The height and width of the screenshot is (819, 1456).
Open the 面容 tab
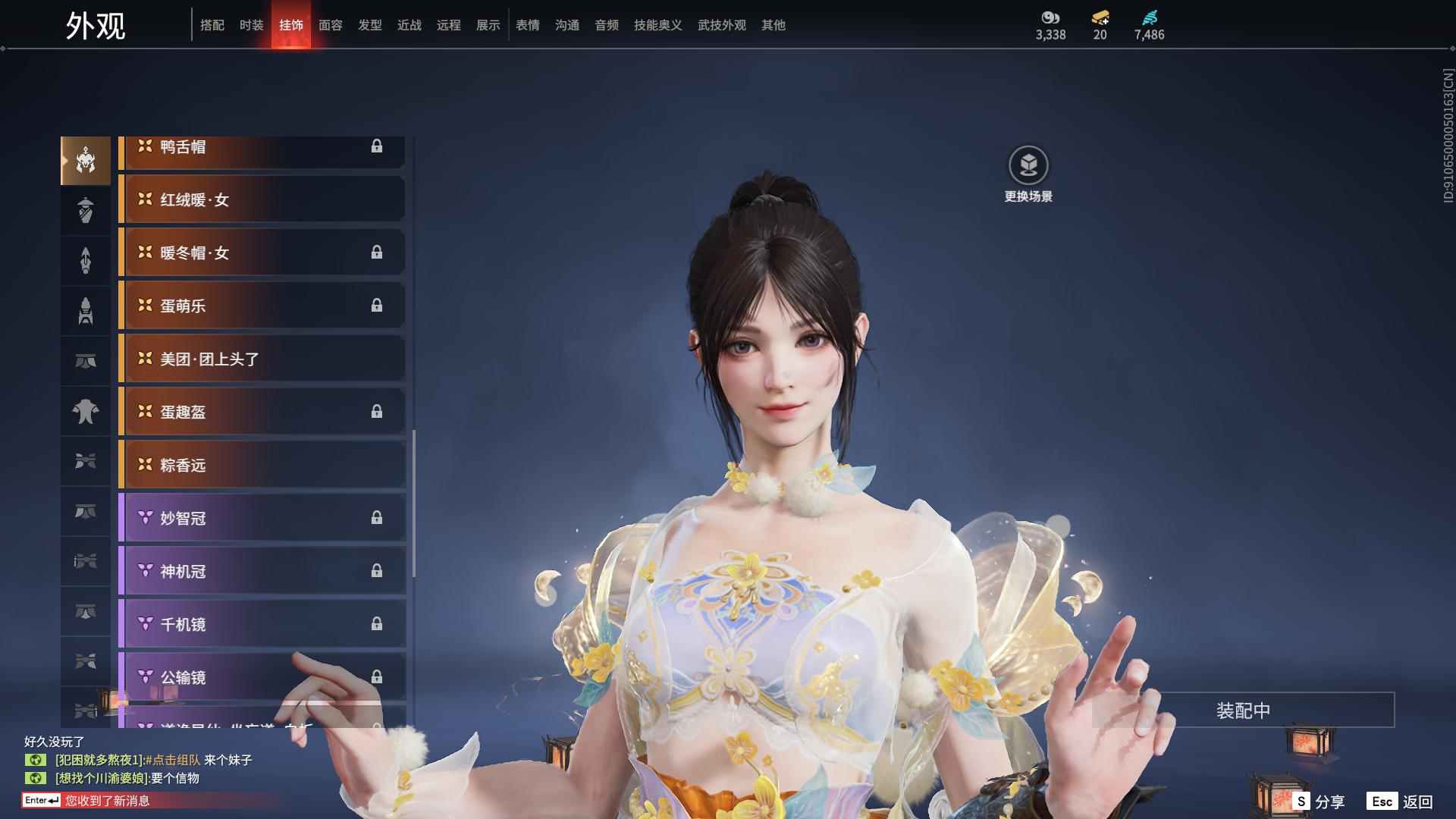click(332, 24)
